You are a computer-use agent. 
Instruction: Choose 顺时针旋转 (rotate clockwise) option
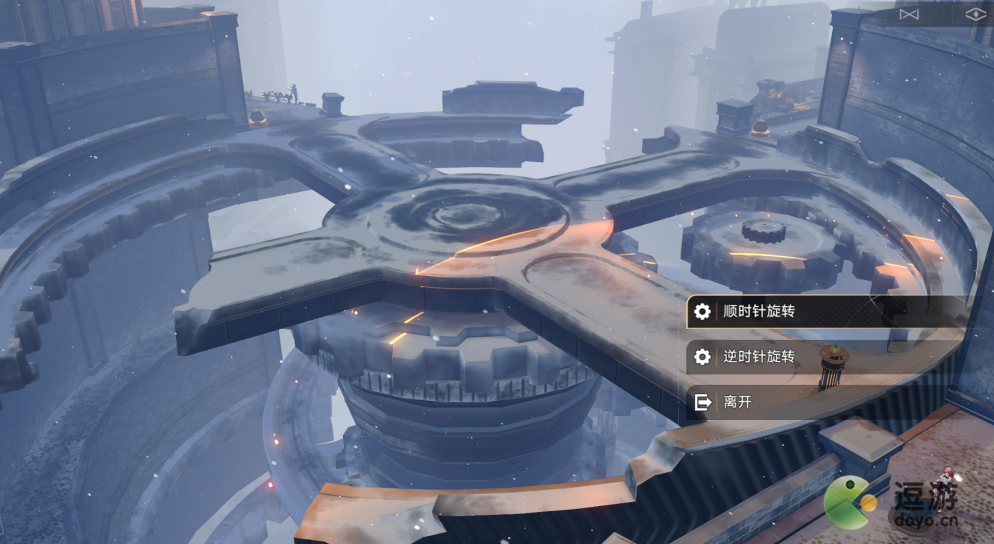760,312
